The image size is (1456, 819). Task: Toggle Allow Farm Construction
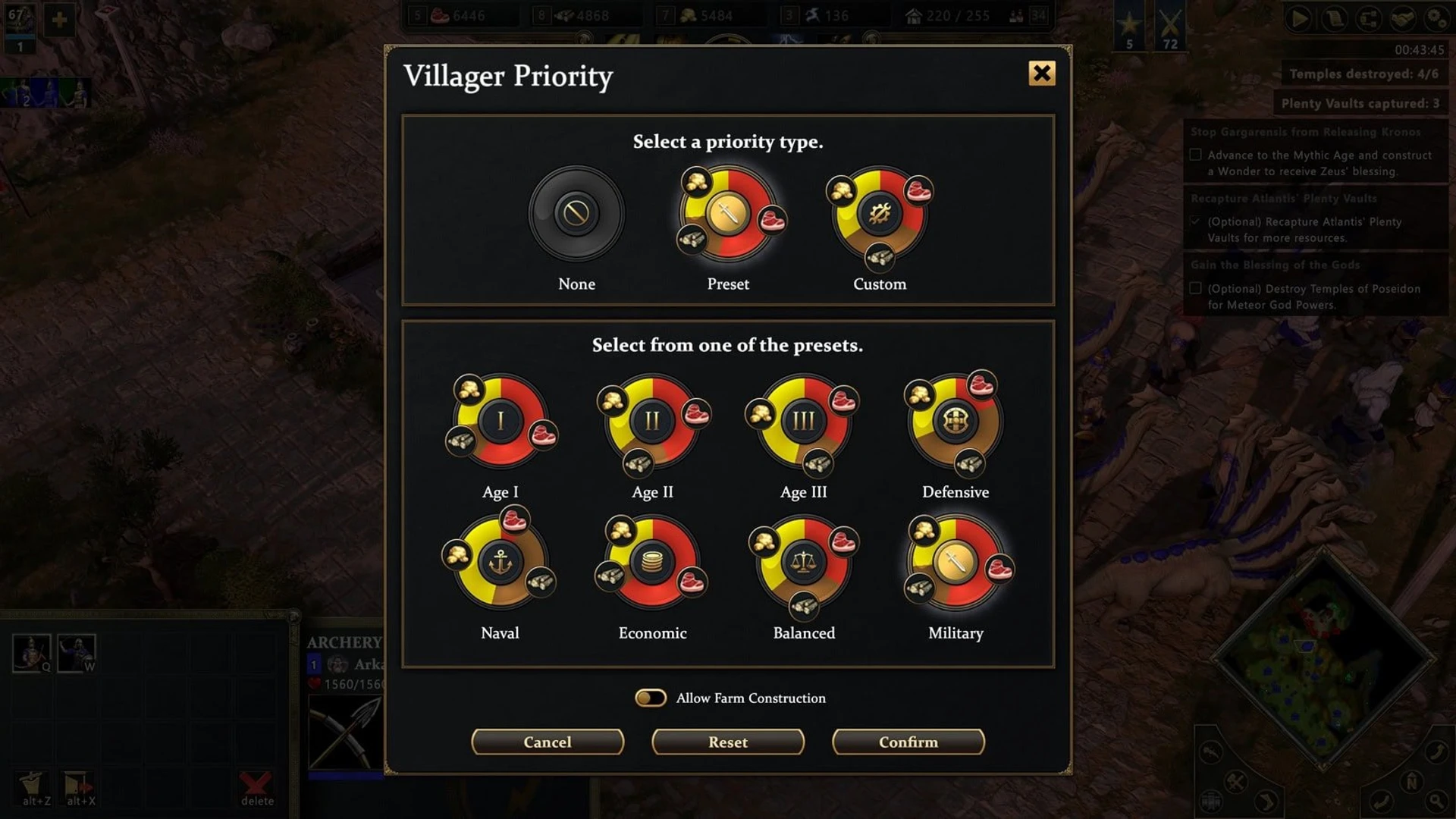tap(651, 698)
